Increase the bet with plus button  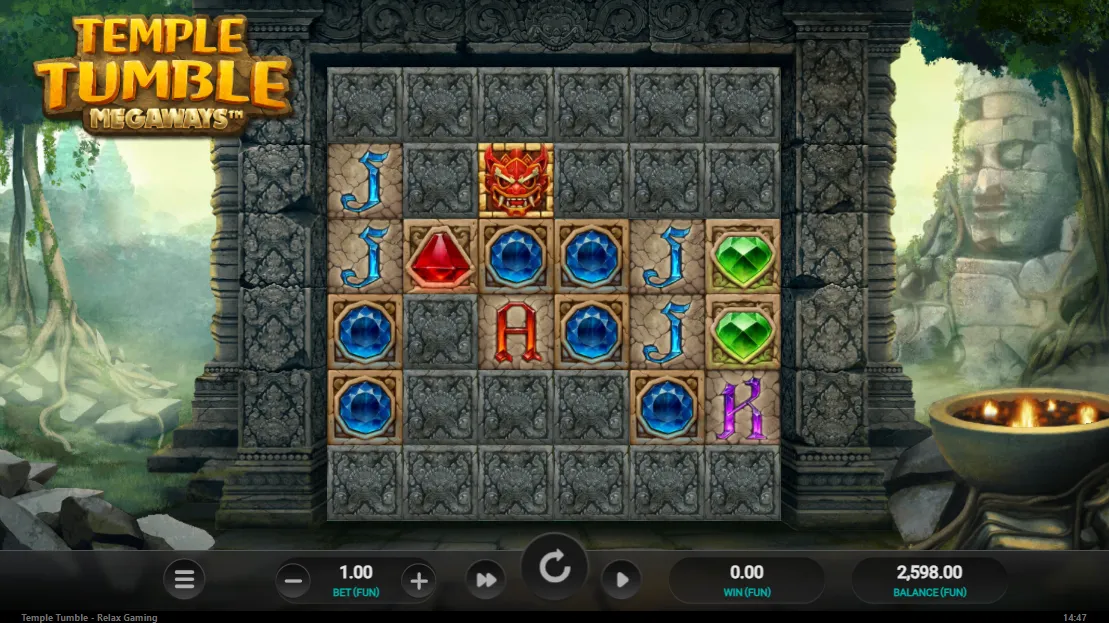point(419,580)
